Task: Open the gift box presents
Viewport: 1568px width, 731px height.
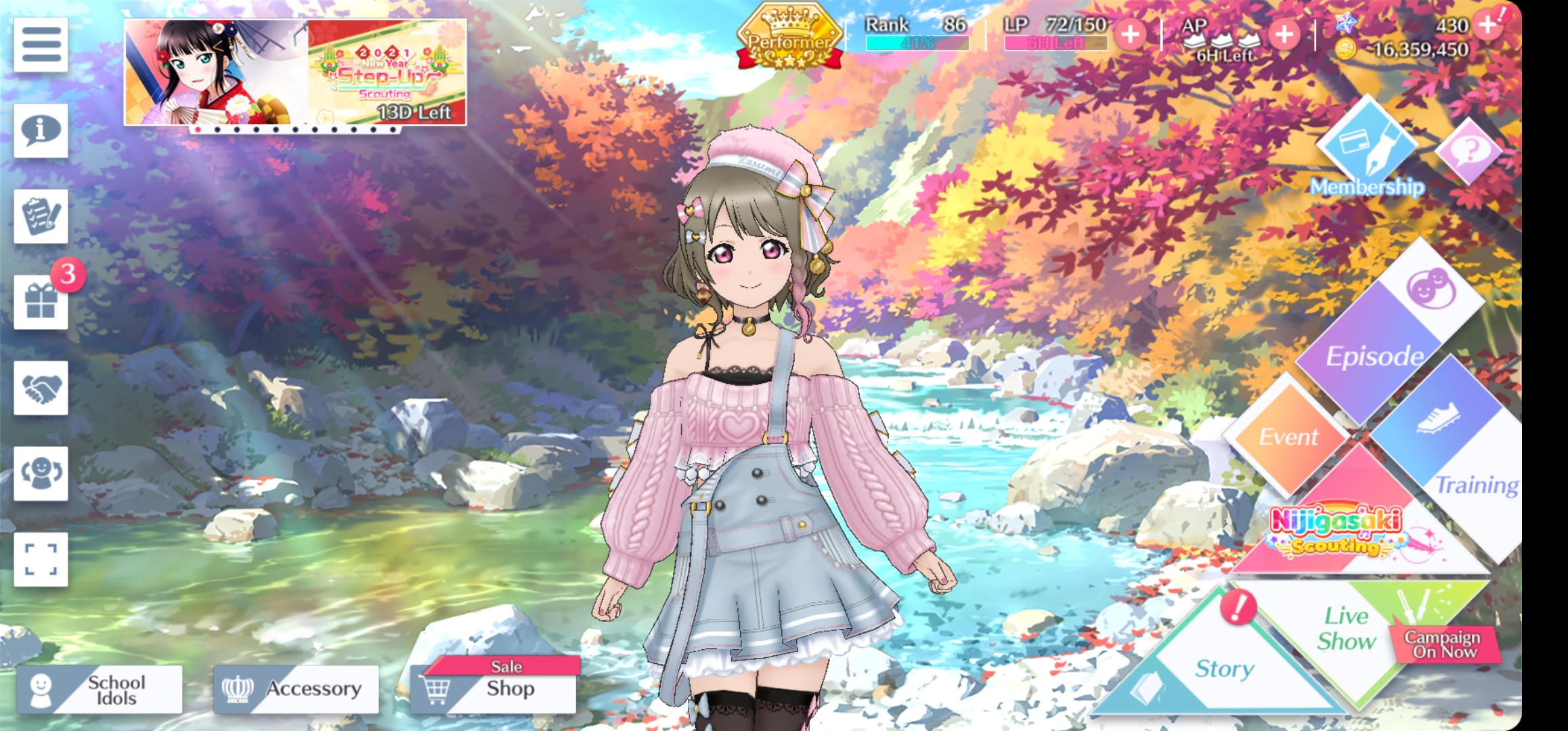Action: [41, 302]
